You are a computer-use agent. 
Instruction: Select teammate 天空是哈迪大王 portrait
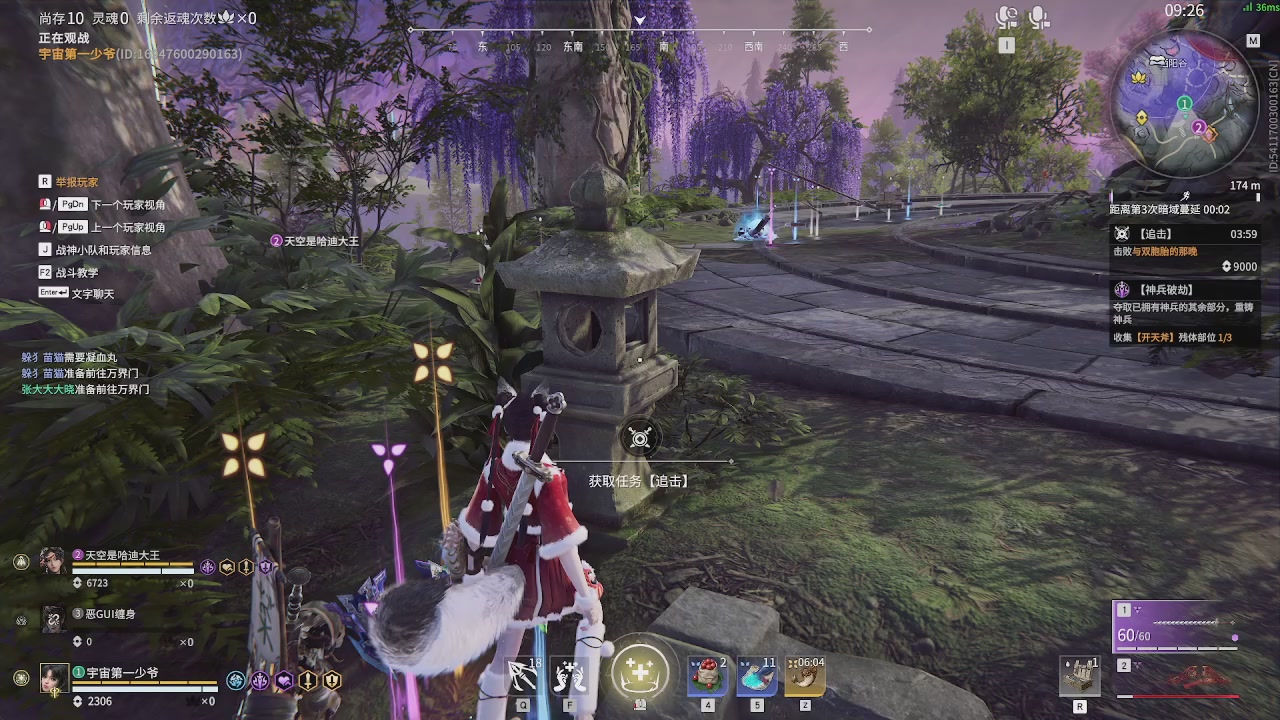coord(53,560)
